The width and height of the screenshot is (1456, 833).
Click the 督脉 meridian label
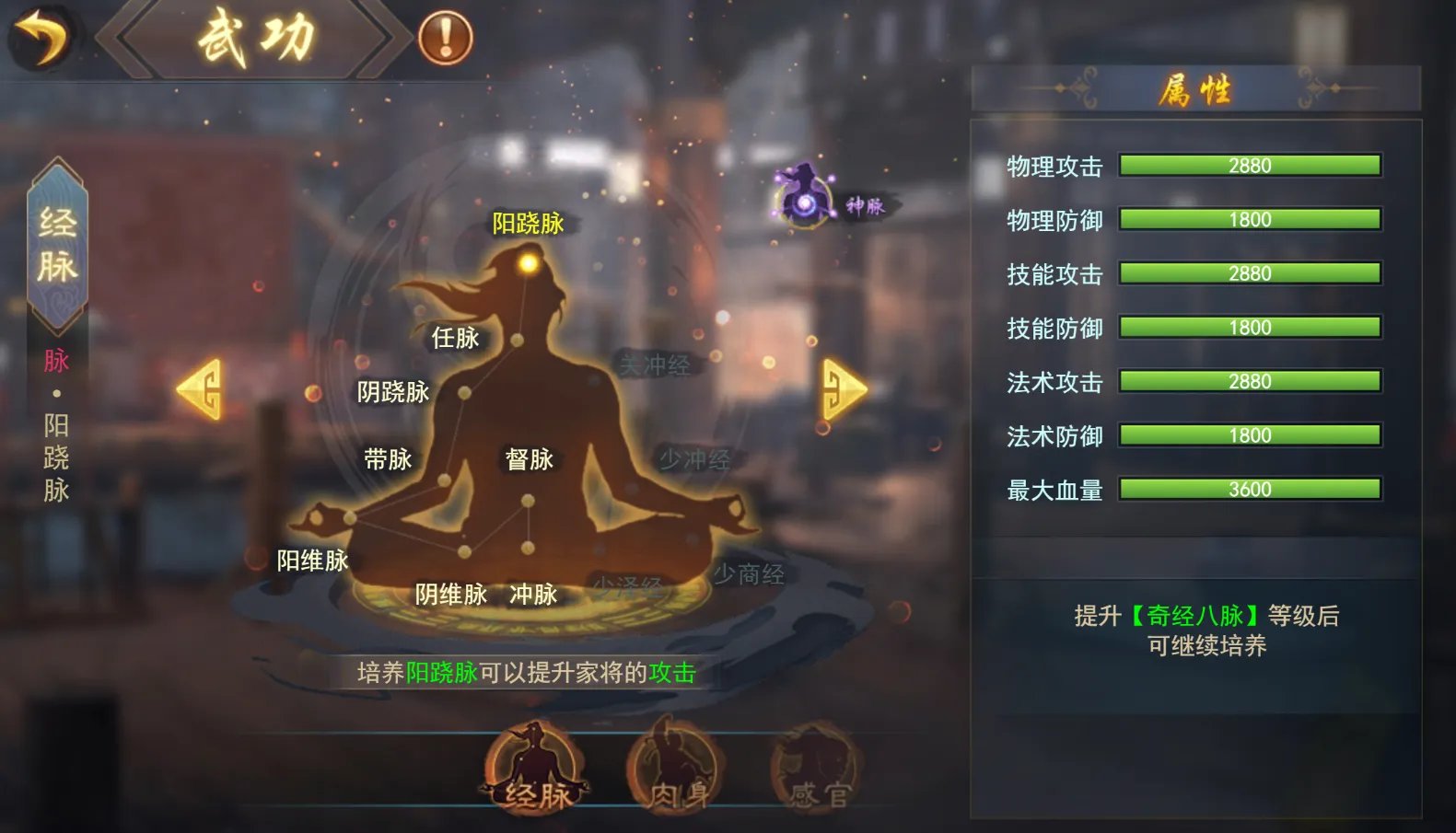[x=529, y=460]
